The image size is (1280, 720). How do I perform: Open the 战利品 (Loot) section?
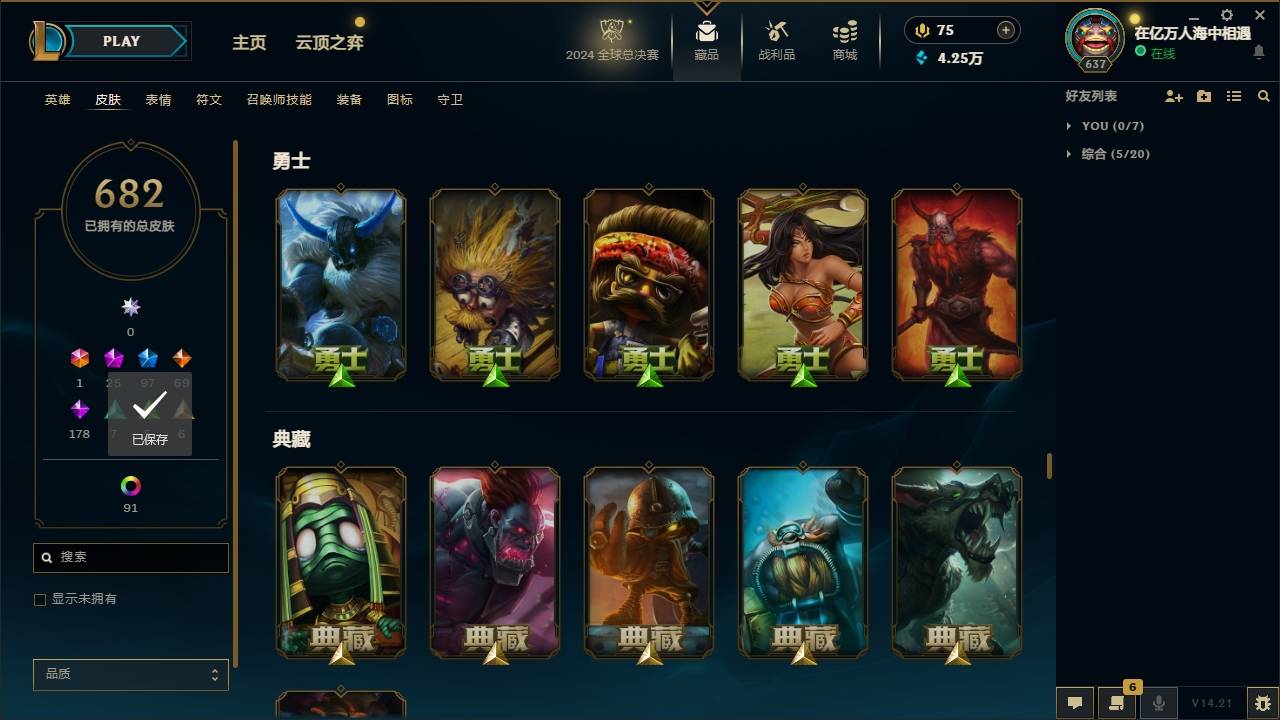777,40
